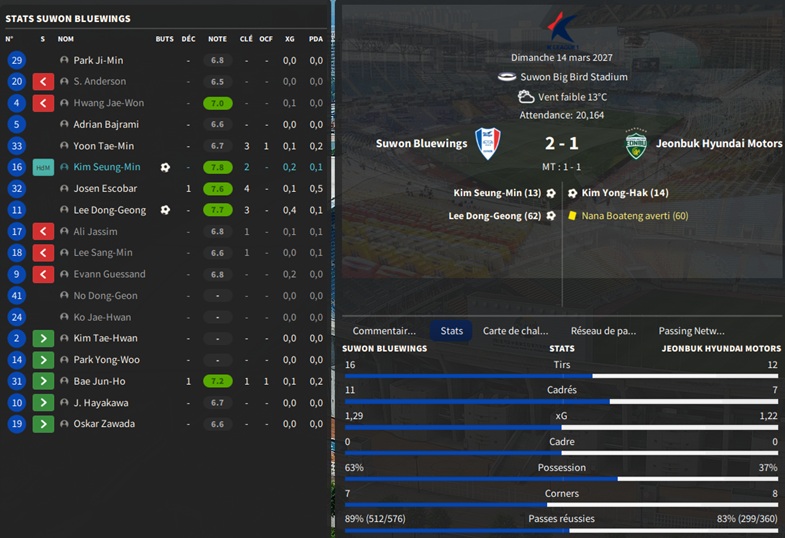
Task: Open the Commentaire tab
Action: point(384,331)
